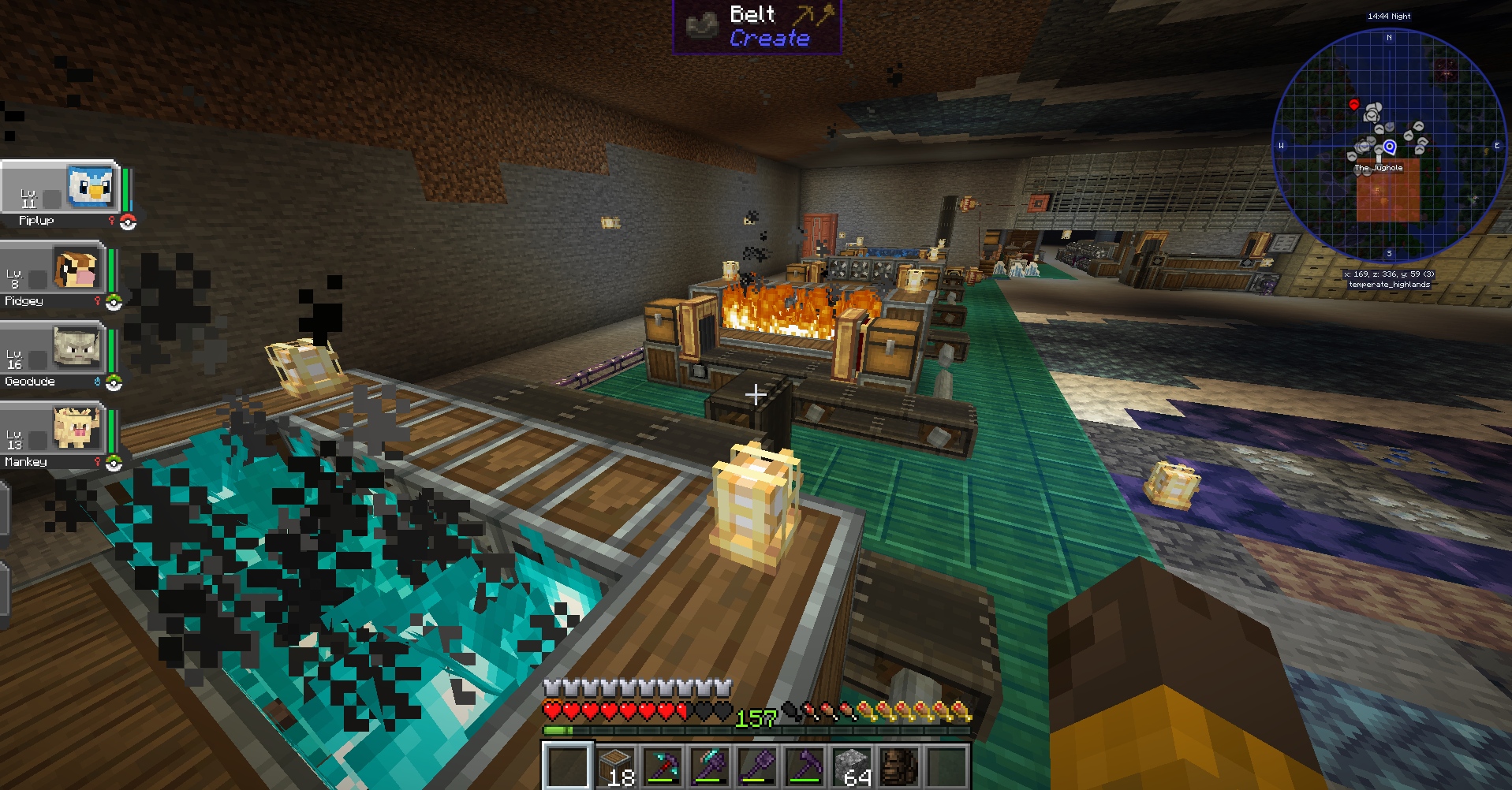Viewport: 1512px width, 790px height.
Task: Click the red waypoint marker on minimap
Action: (x=1354, y=104)
